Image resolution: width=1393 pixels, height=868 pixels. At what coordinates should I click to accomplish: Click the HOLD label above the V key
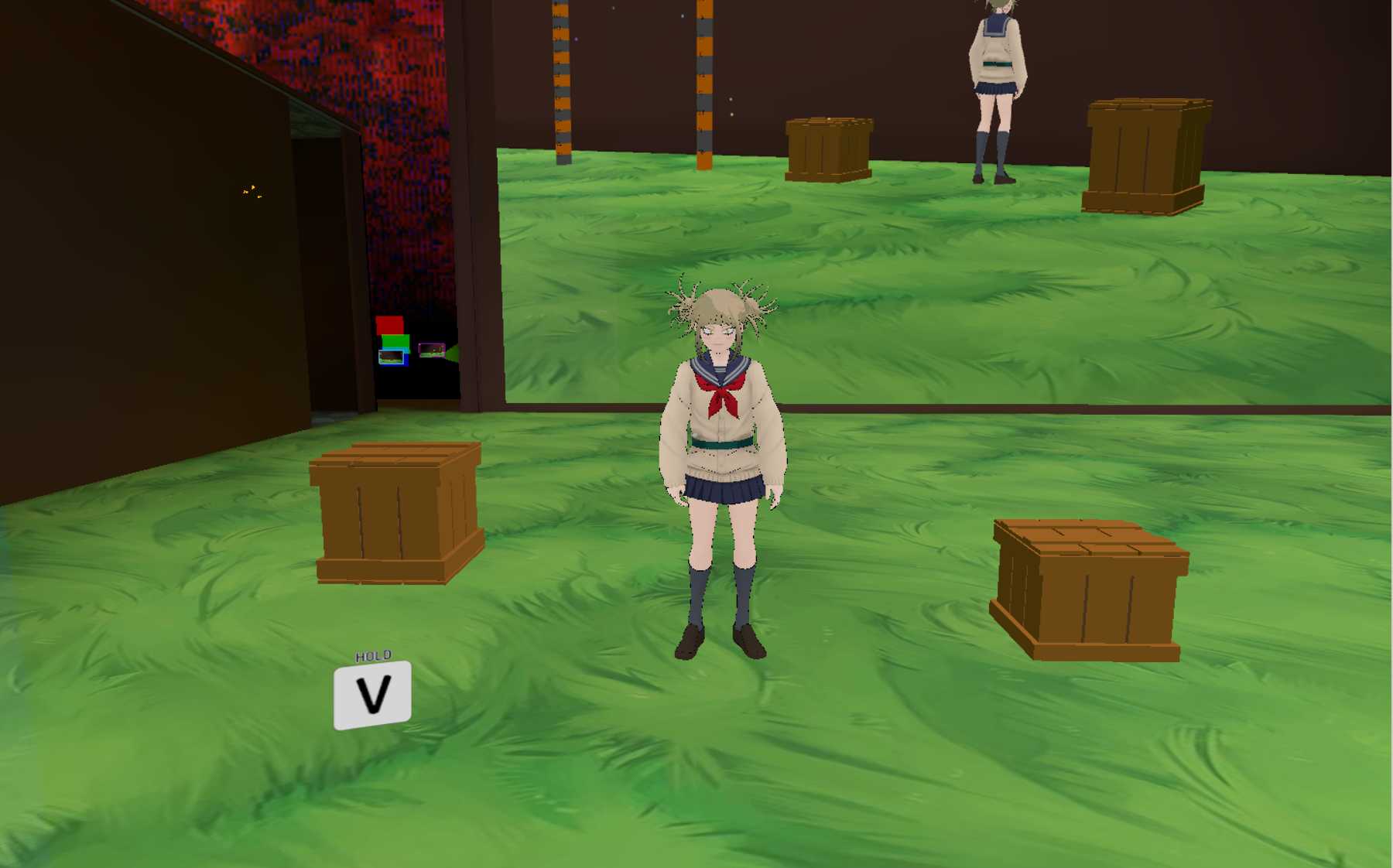coord(372,654)
